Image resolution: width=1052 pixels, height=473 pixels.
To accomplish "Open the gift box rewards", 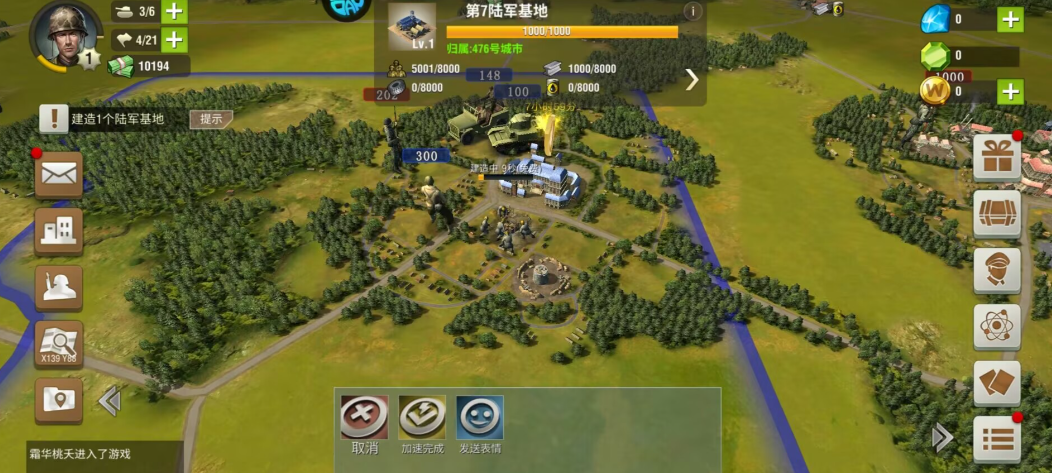I will coord(997,158).
